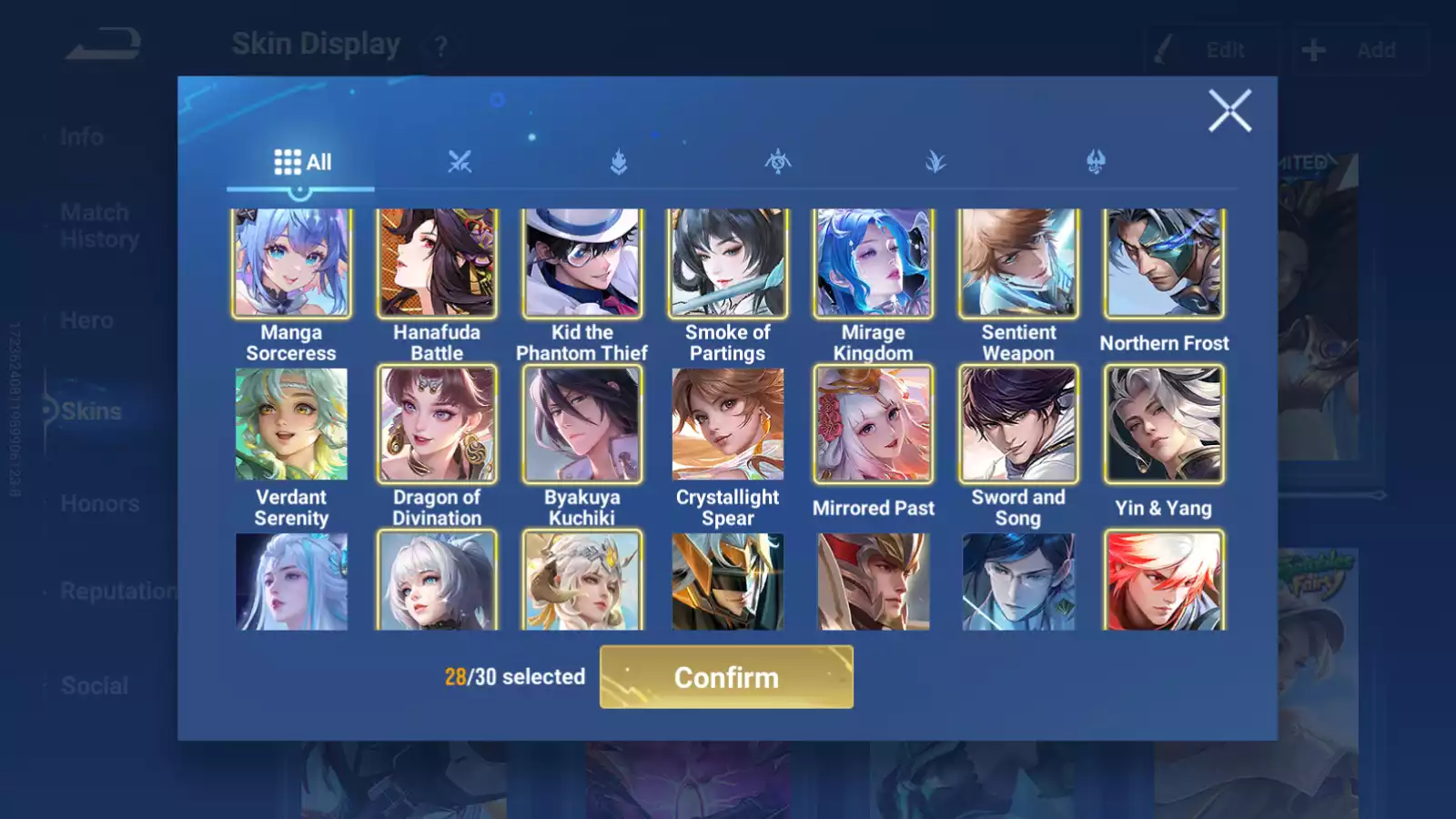The image size is (1456, 819).
Task: Switch to the All skins tab
Action: coord(302,162)
